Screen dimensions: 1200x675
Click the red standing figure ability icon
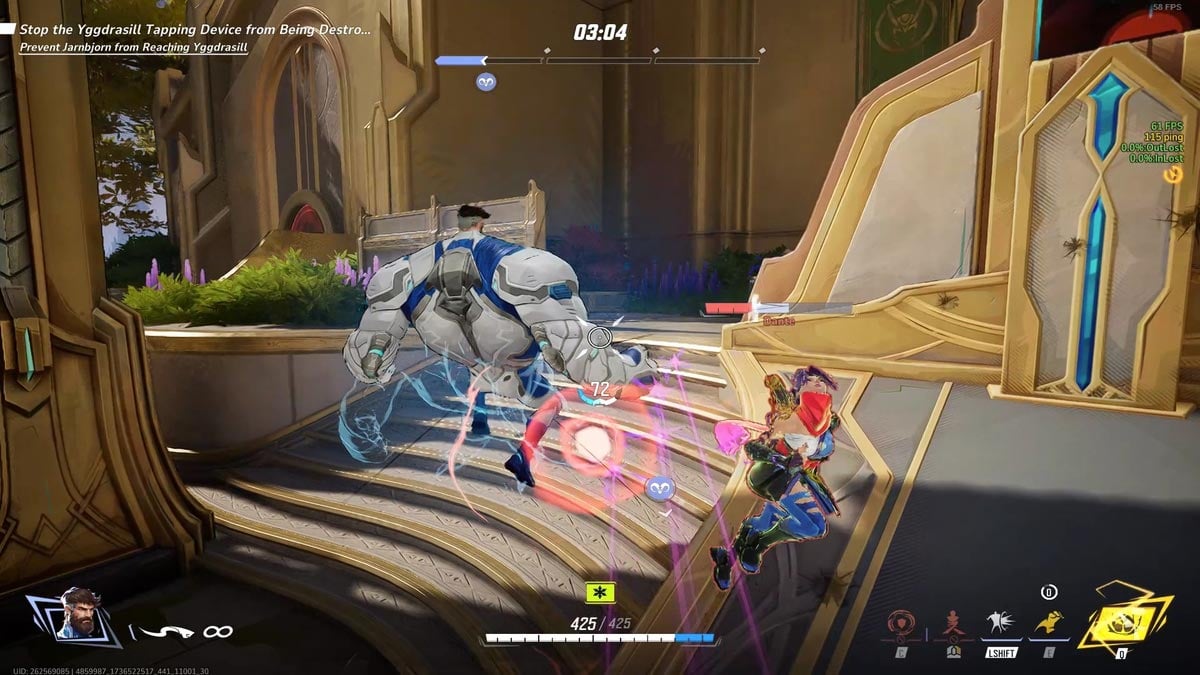[952, 626]
